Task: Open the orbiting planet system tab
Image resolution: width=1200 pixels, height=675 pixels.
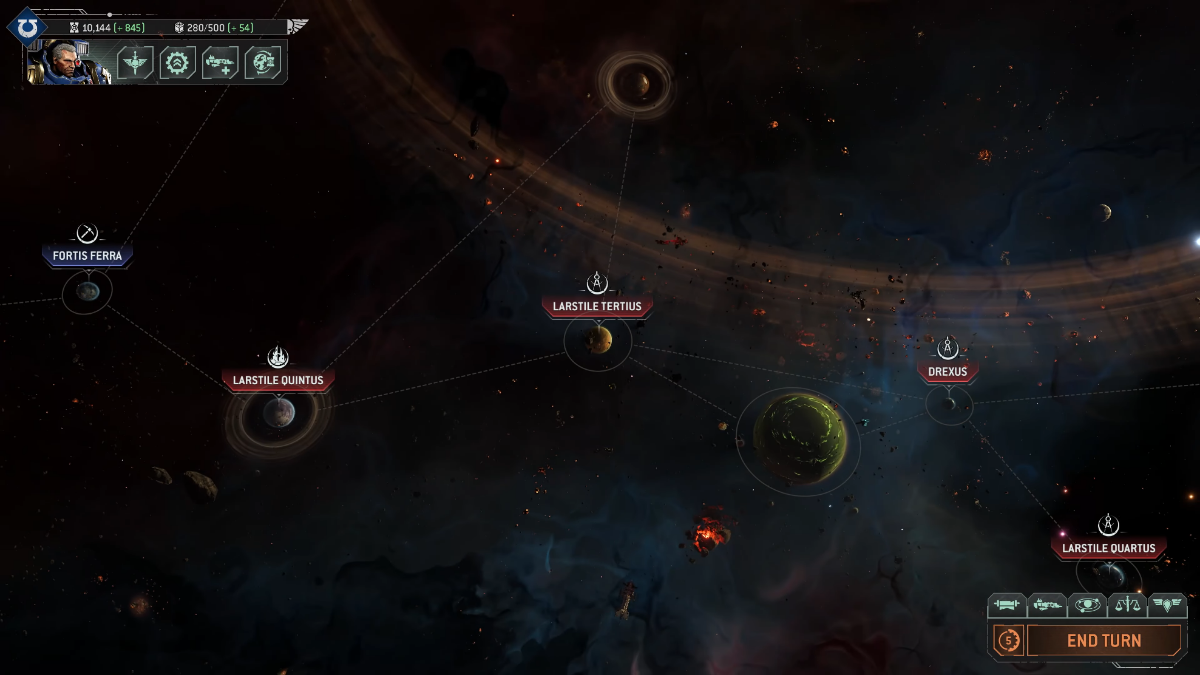Action: [x=1086, y=605]
